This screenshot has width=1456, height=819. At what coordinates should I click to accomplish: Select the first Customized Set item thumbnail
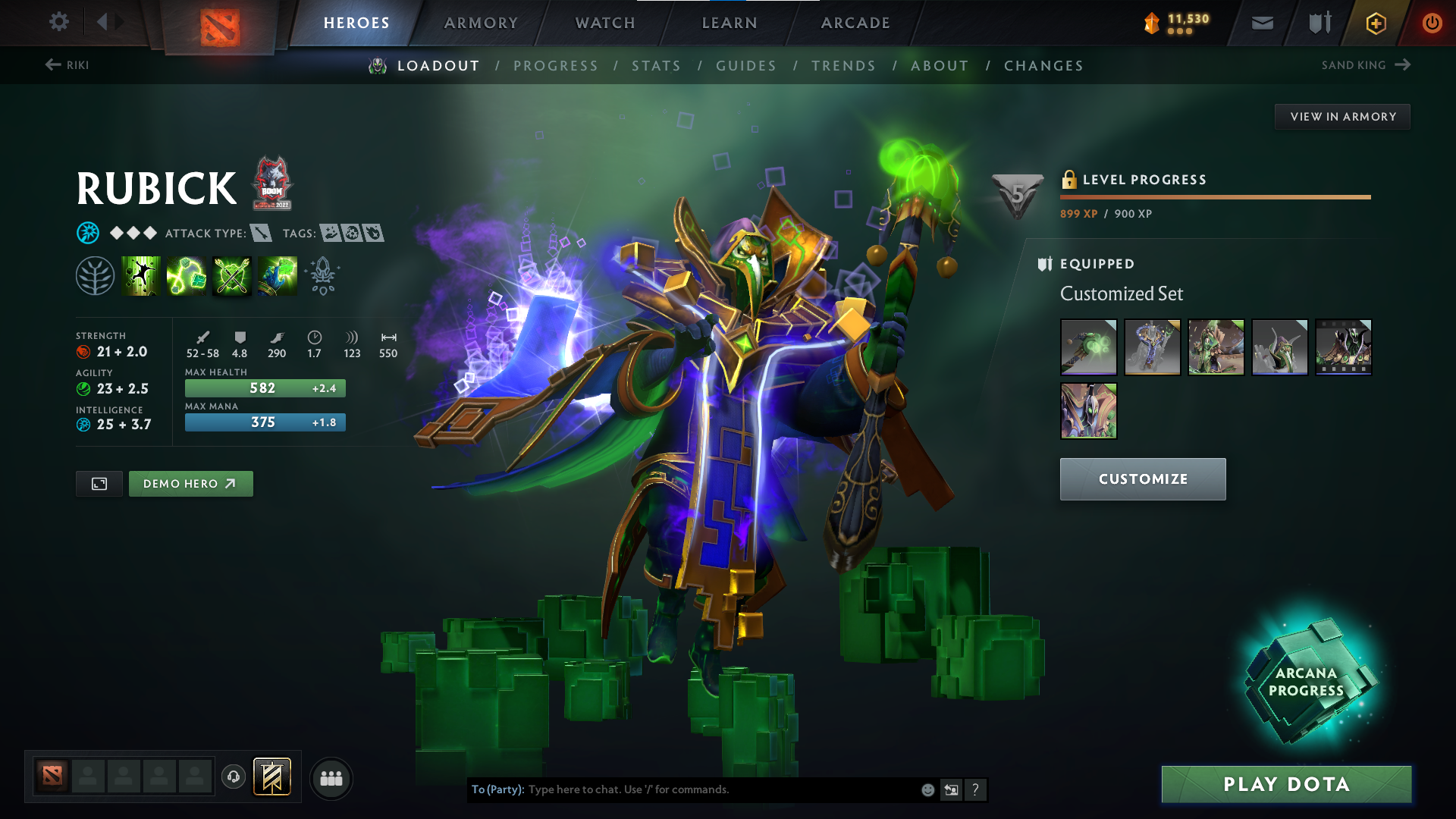click(x=1087, y=347)
